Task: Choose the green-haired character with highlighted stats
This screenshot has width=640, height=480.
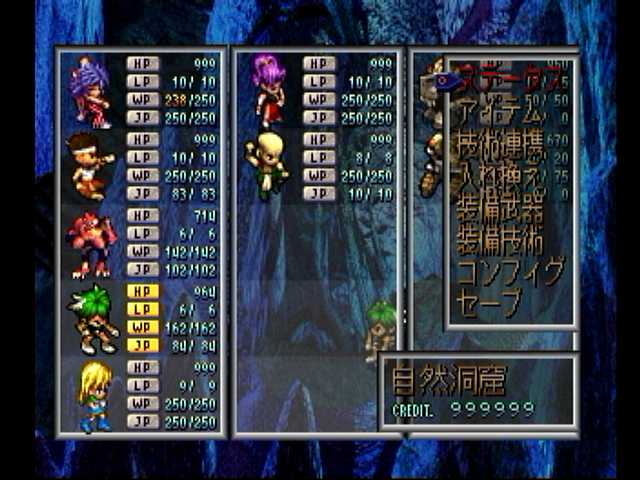Action: 93,318
